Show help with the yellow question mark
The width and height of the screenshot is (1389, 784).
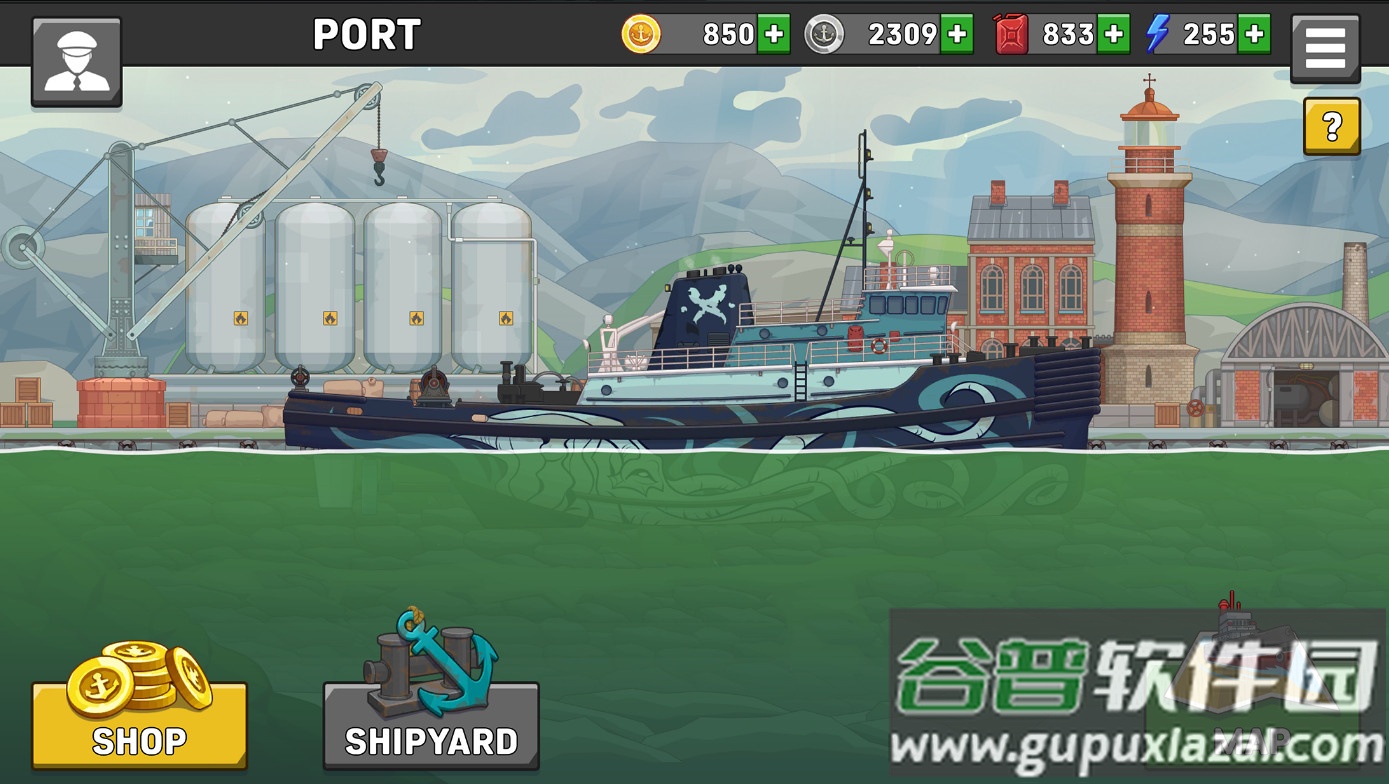(1331, 126)
